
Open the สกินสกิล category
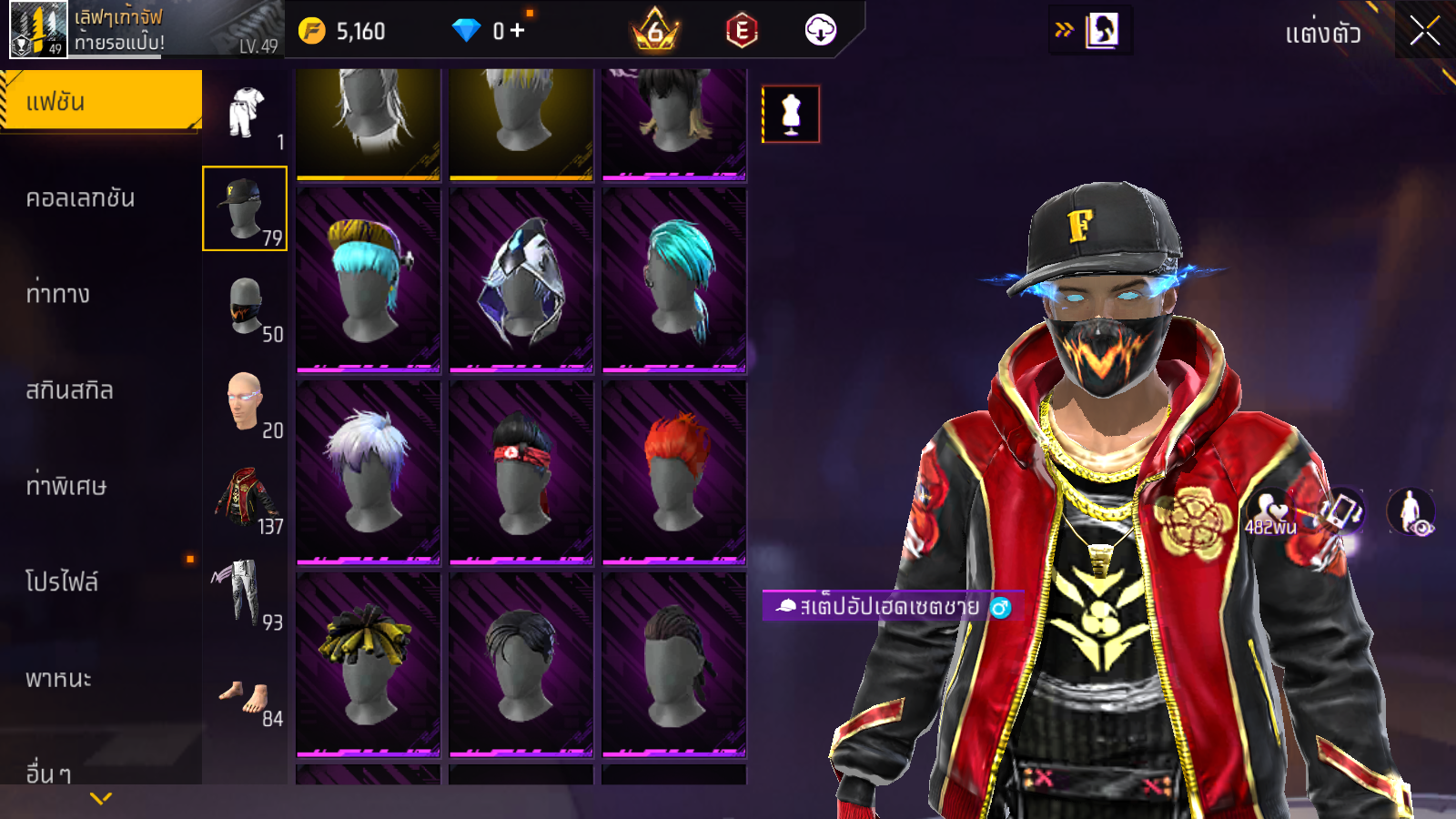pyautogui.click(x=70, y=390)
